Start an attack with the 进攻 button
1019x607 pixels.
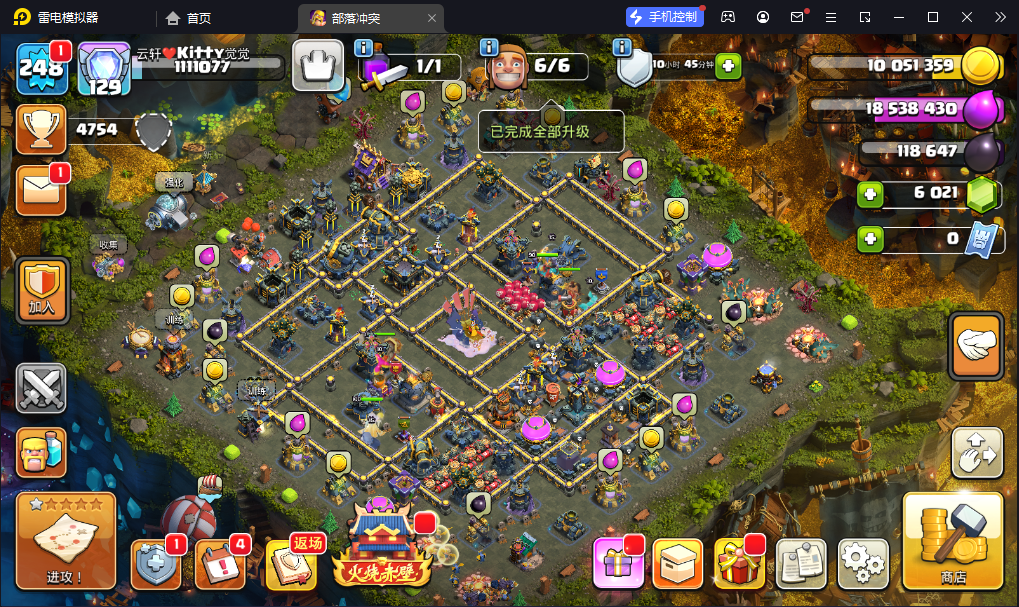click(x=66, y=540)
